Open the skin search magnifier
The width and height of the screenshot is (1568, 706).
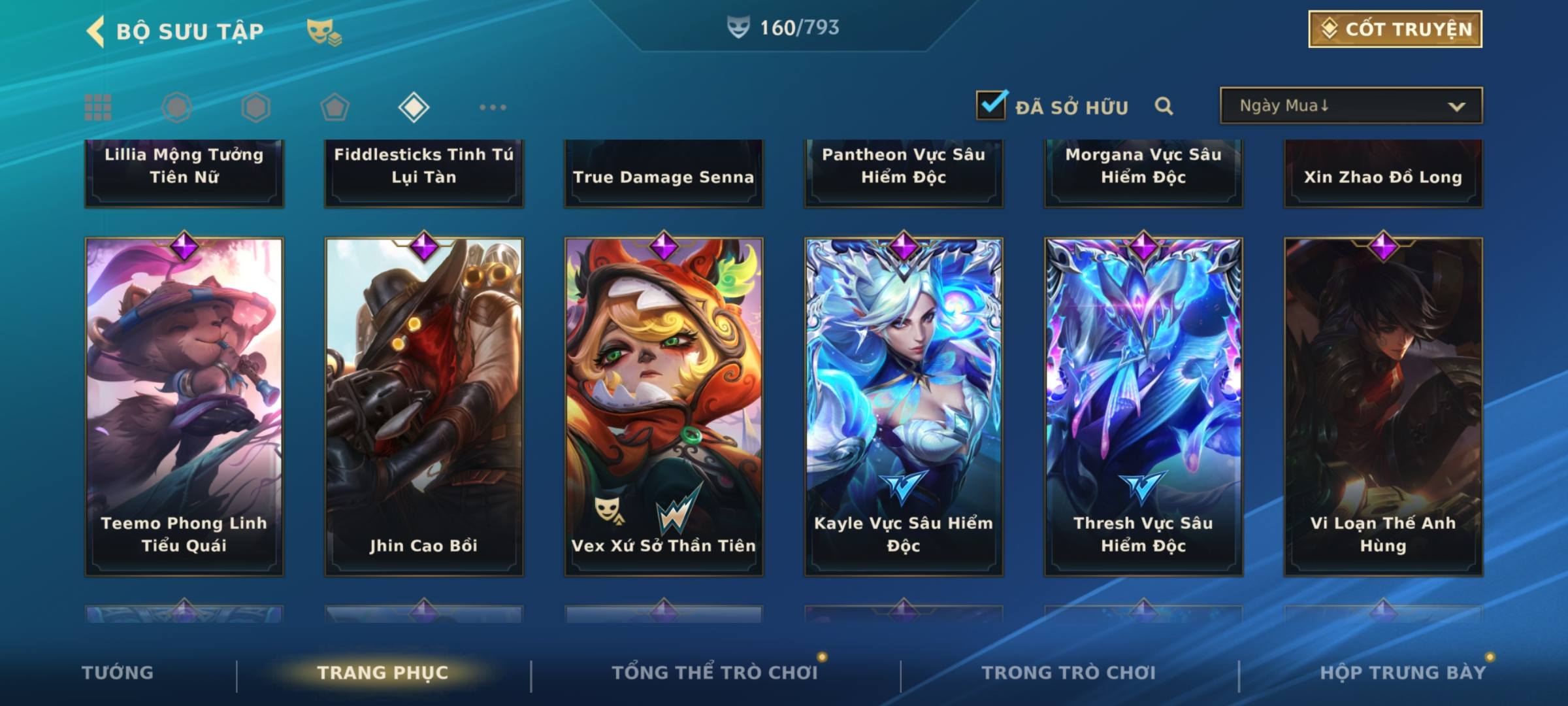1164,106
